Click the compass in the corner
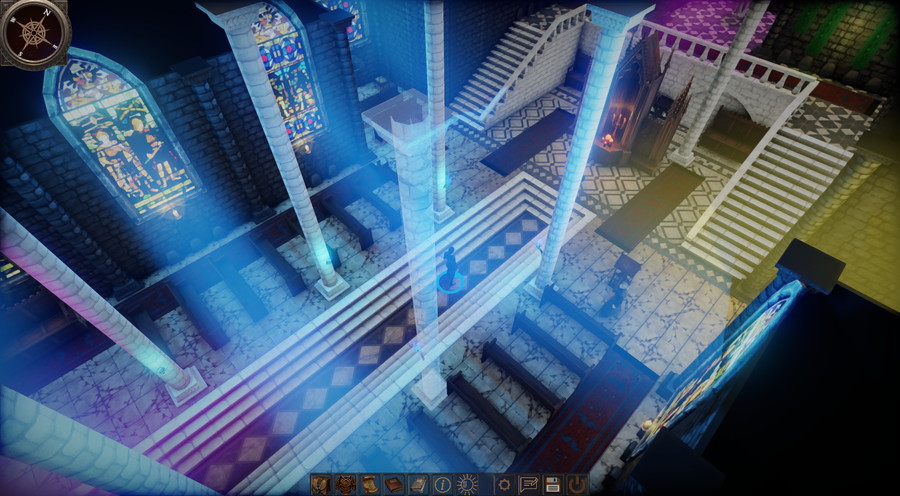The width and height of the screenshot is (900, 496). coord(33,33)
